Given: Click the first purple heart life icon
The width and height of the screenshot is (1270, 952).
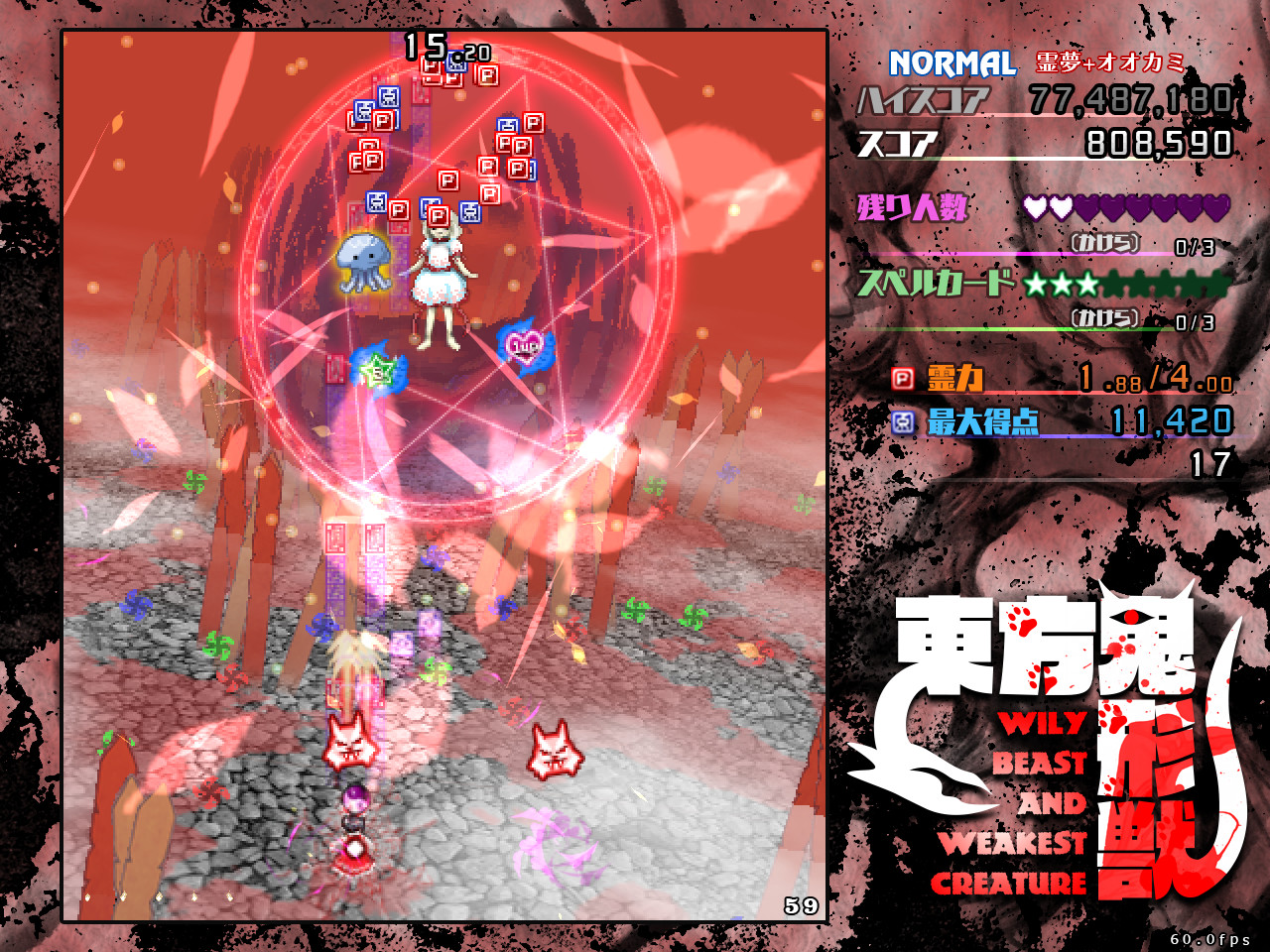Looking at the screenshot, I should pos(1036,208).
